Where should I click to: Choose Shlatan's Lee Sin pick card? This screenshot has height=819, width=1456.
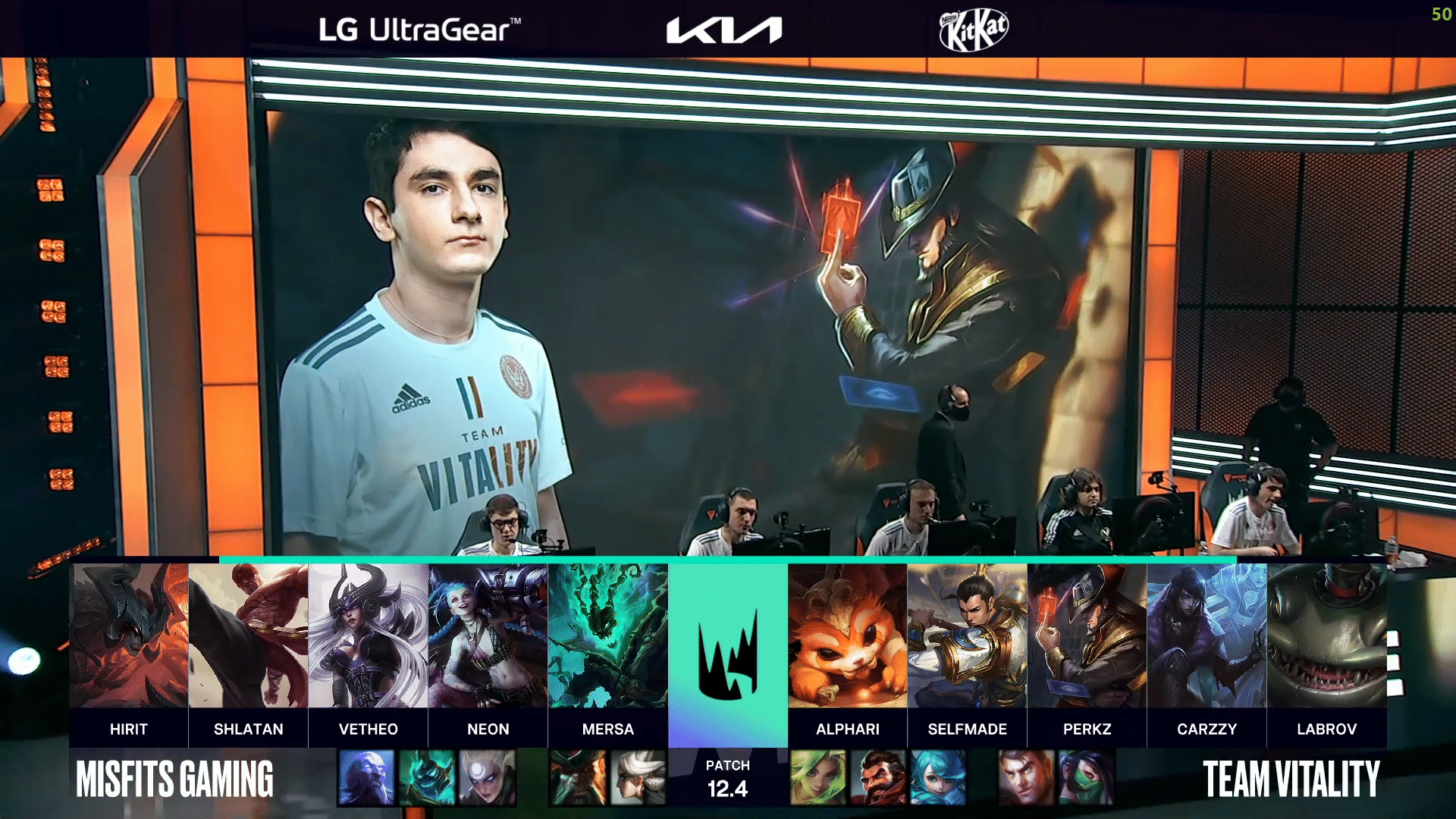[x=249, y=635]
